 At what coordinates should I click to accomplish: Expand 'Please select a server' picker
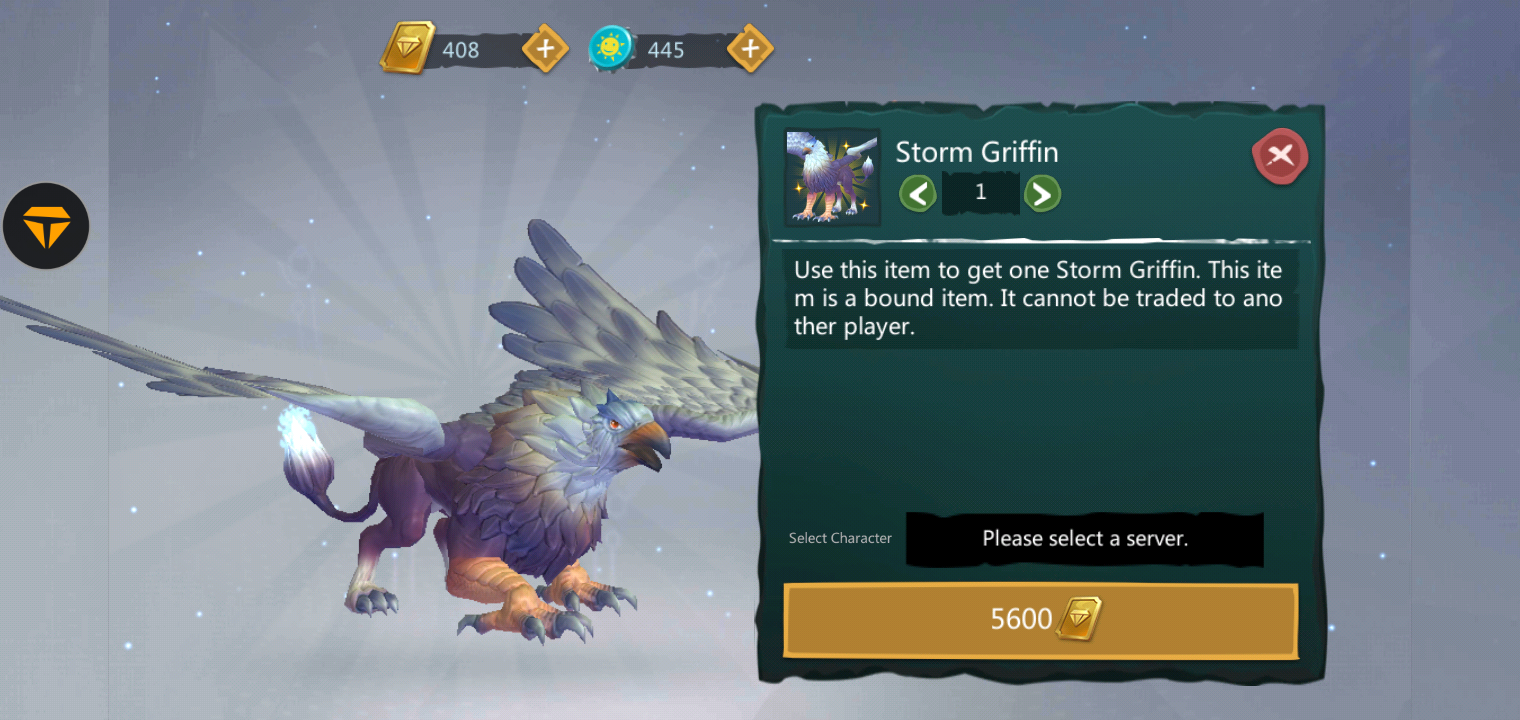(x=1084, y=539)
